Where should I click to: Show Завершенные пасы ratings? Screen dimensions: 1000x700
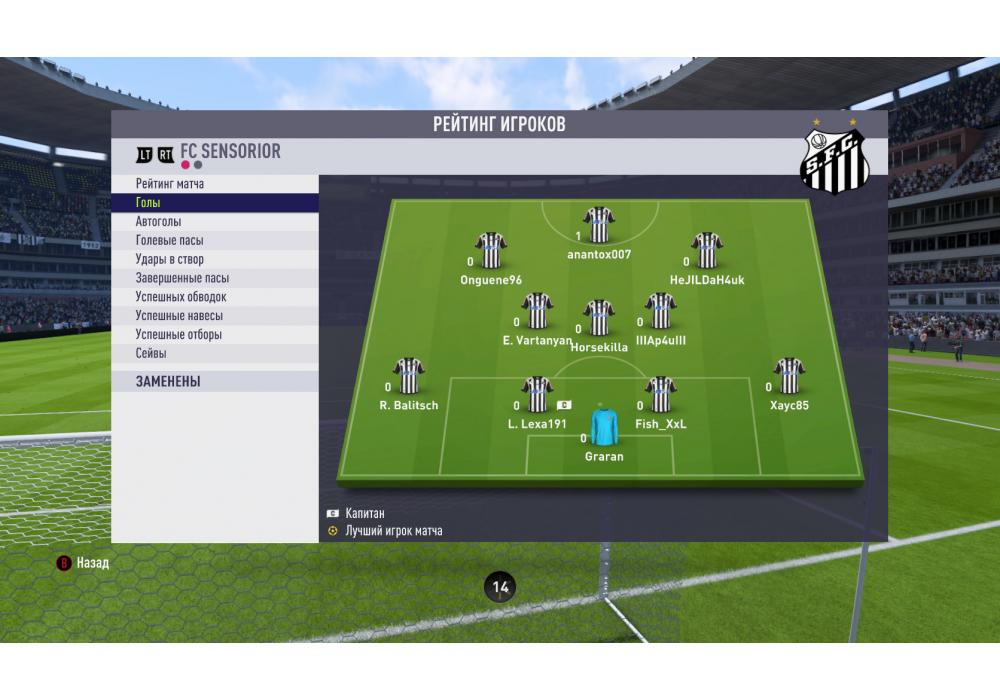pyautogui.click(x=182, y=279)
